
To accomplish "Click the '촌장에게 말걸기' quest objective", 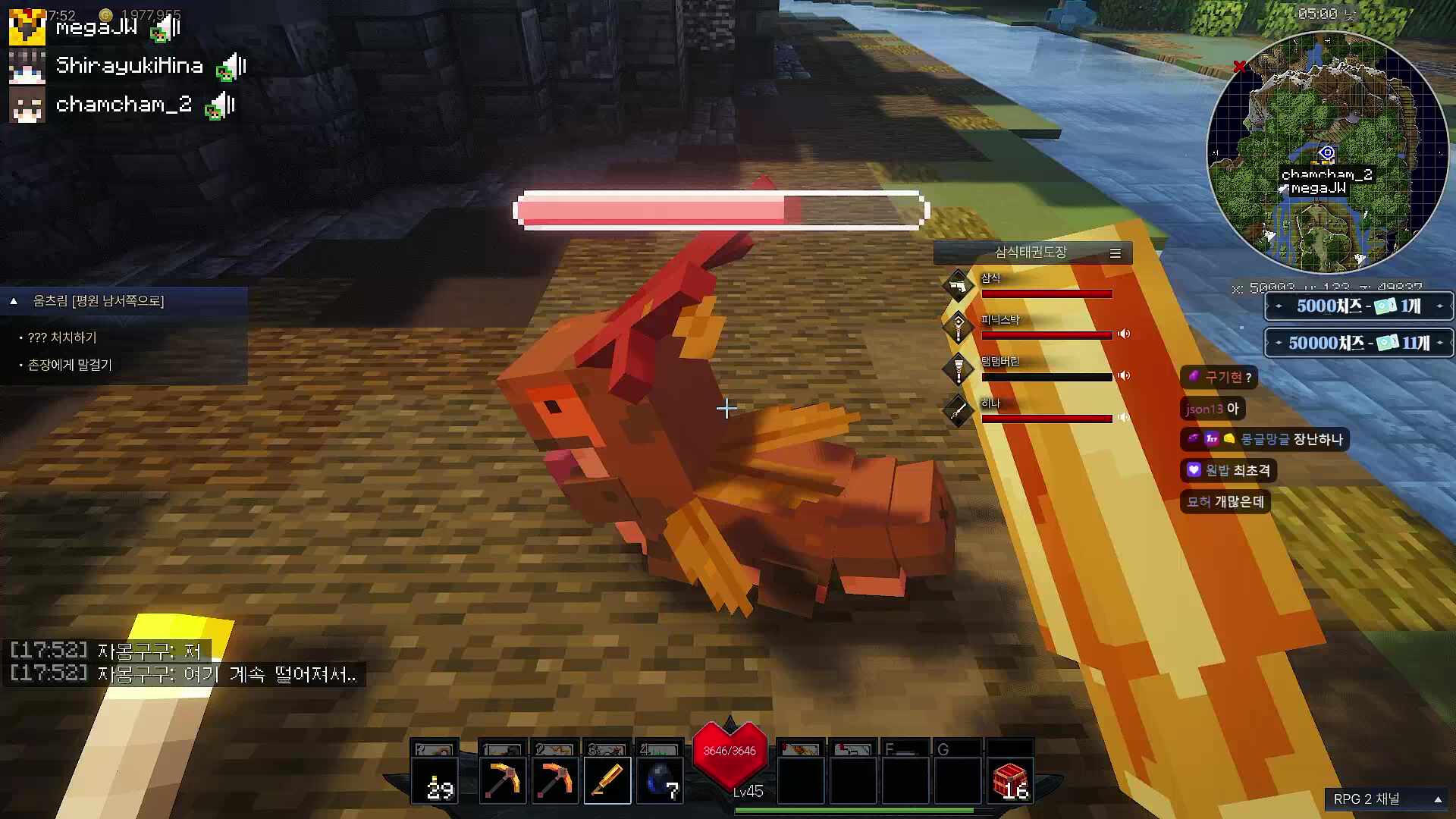I will [70, 365].
